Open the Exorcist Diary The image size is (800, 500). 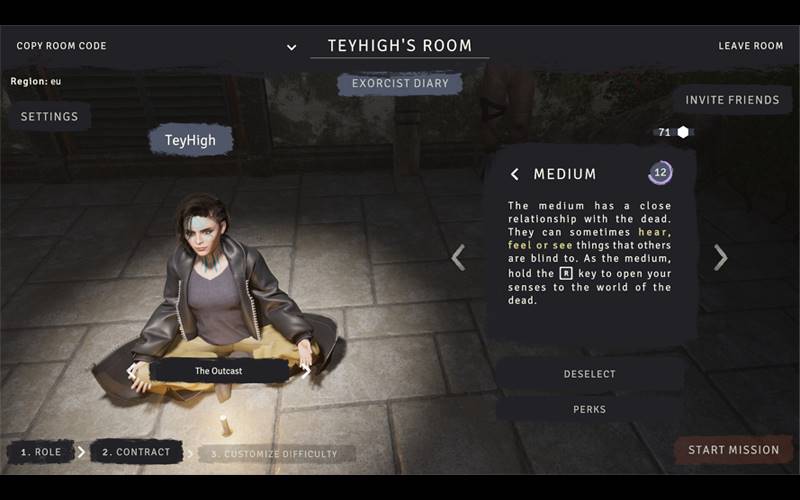pyautogui.click(x=400, y=83)
